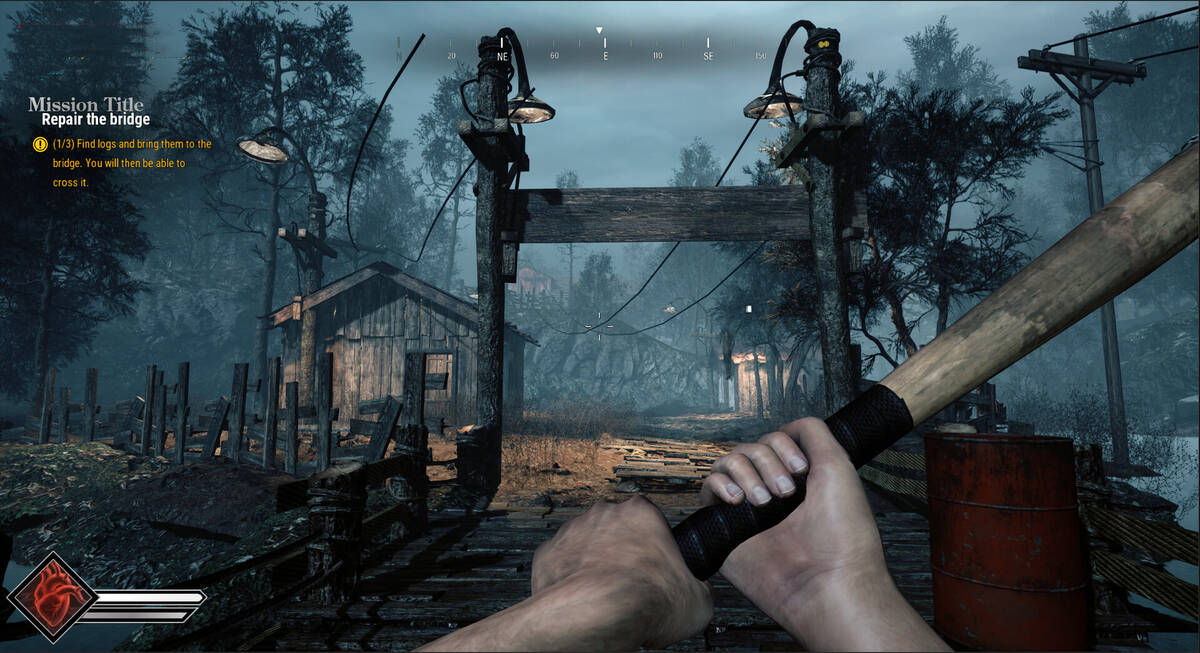Click the anatomical heart health icon
Screen dimensions: 1200x653
pyautogui.click(x=52, y=598)
